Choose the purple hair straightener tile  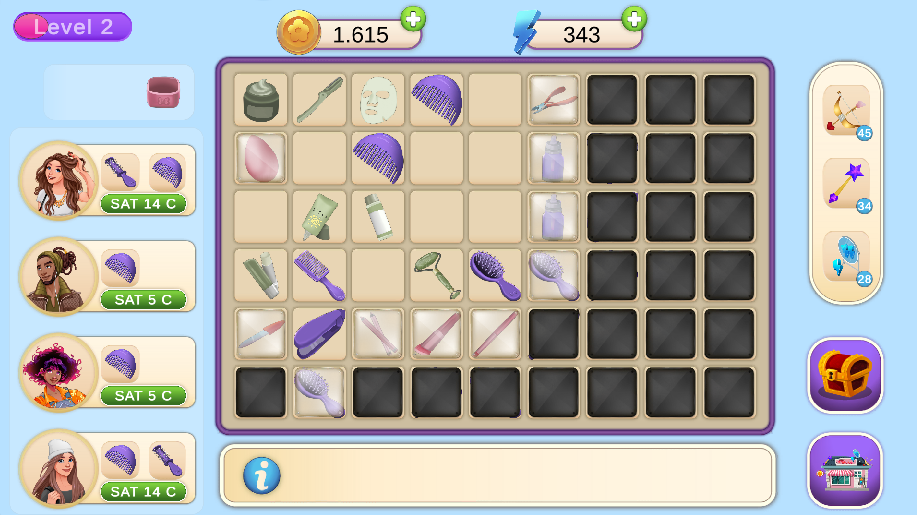coord(319,333)
